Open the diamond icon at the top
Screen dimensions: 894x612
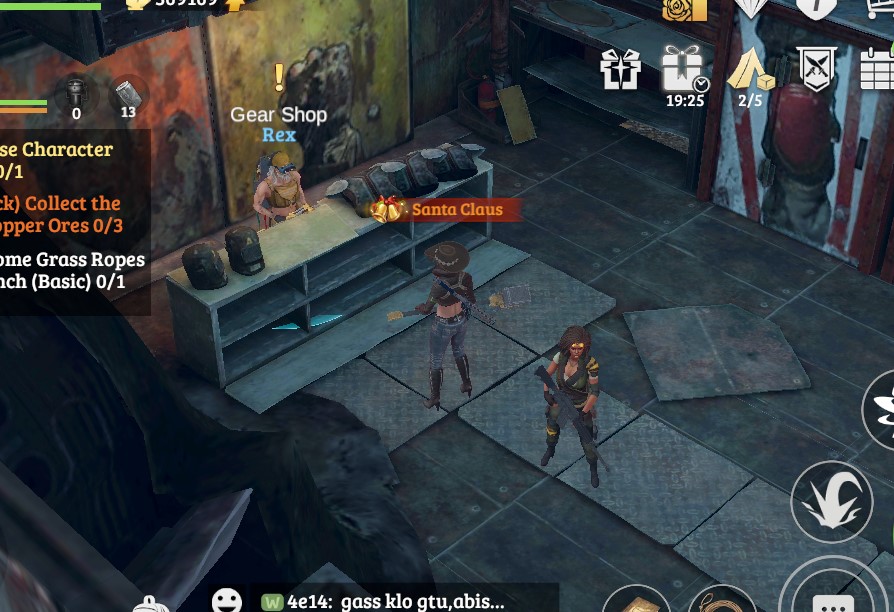(x=752, y=8)
